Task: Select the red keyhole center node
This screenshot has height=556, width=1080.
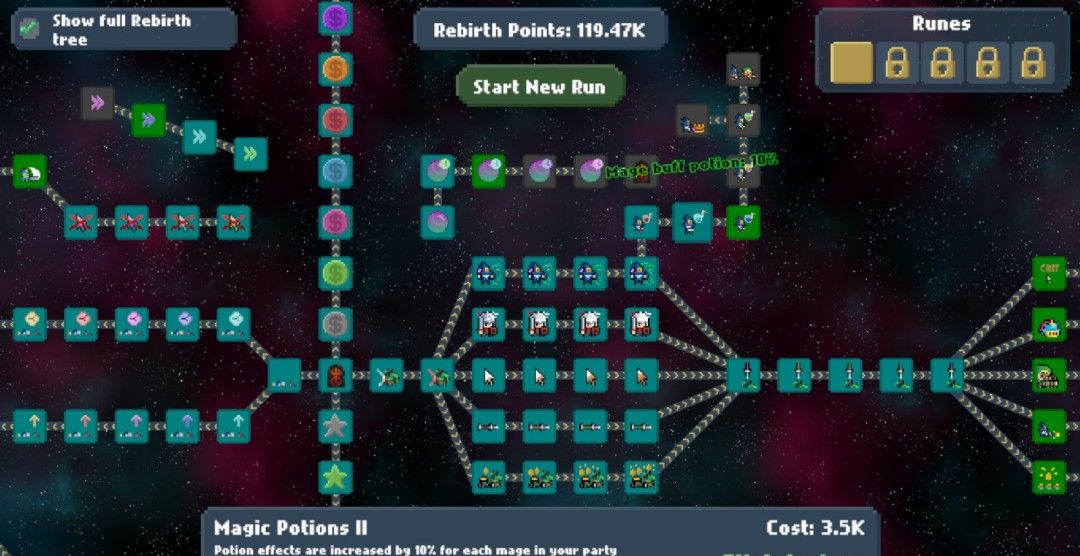Action: (x=335, y=375)
